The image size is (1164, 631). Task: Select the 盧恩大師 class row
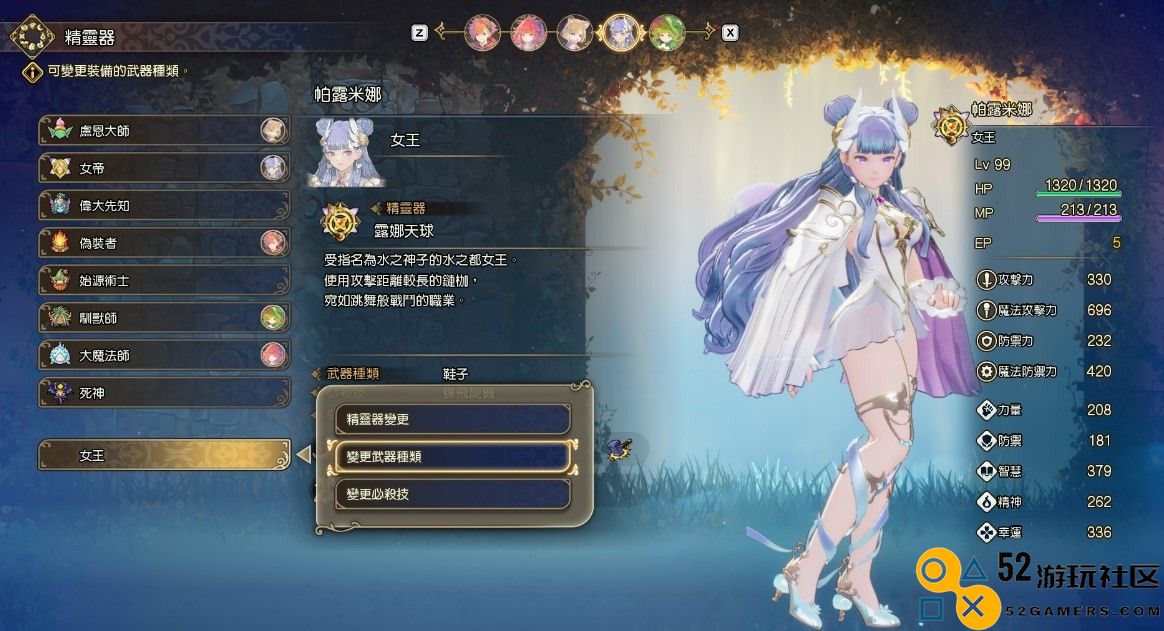click(x=164, y=131)
